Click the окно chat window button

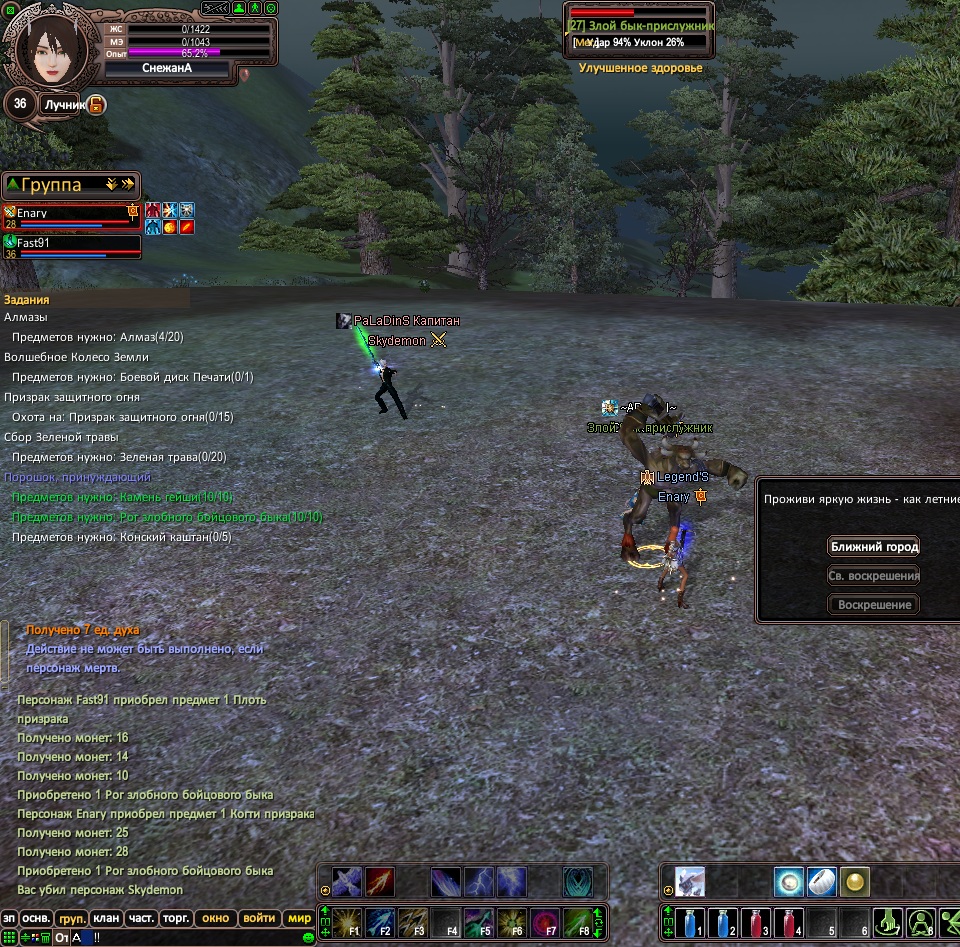click(x=215, y=918)
